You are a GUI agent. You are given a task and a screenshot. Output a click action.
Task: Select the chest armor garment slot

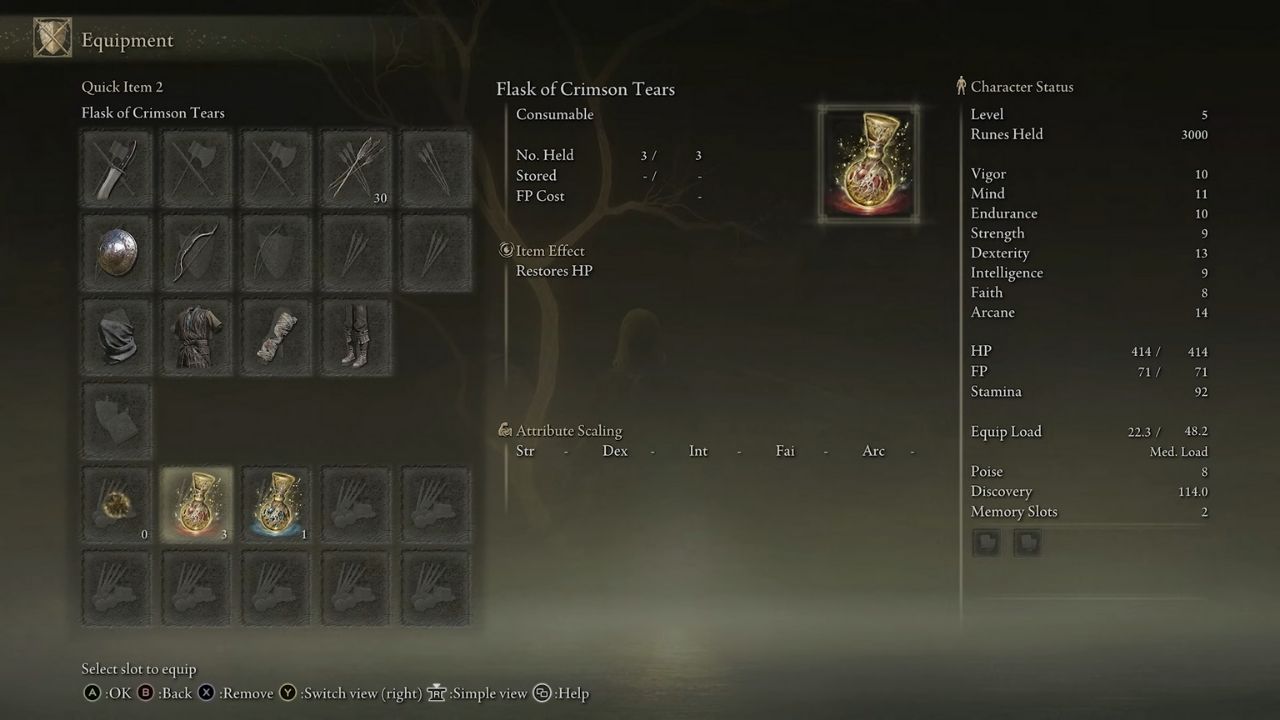[x=196, y=336]
